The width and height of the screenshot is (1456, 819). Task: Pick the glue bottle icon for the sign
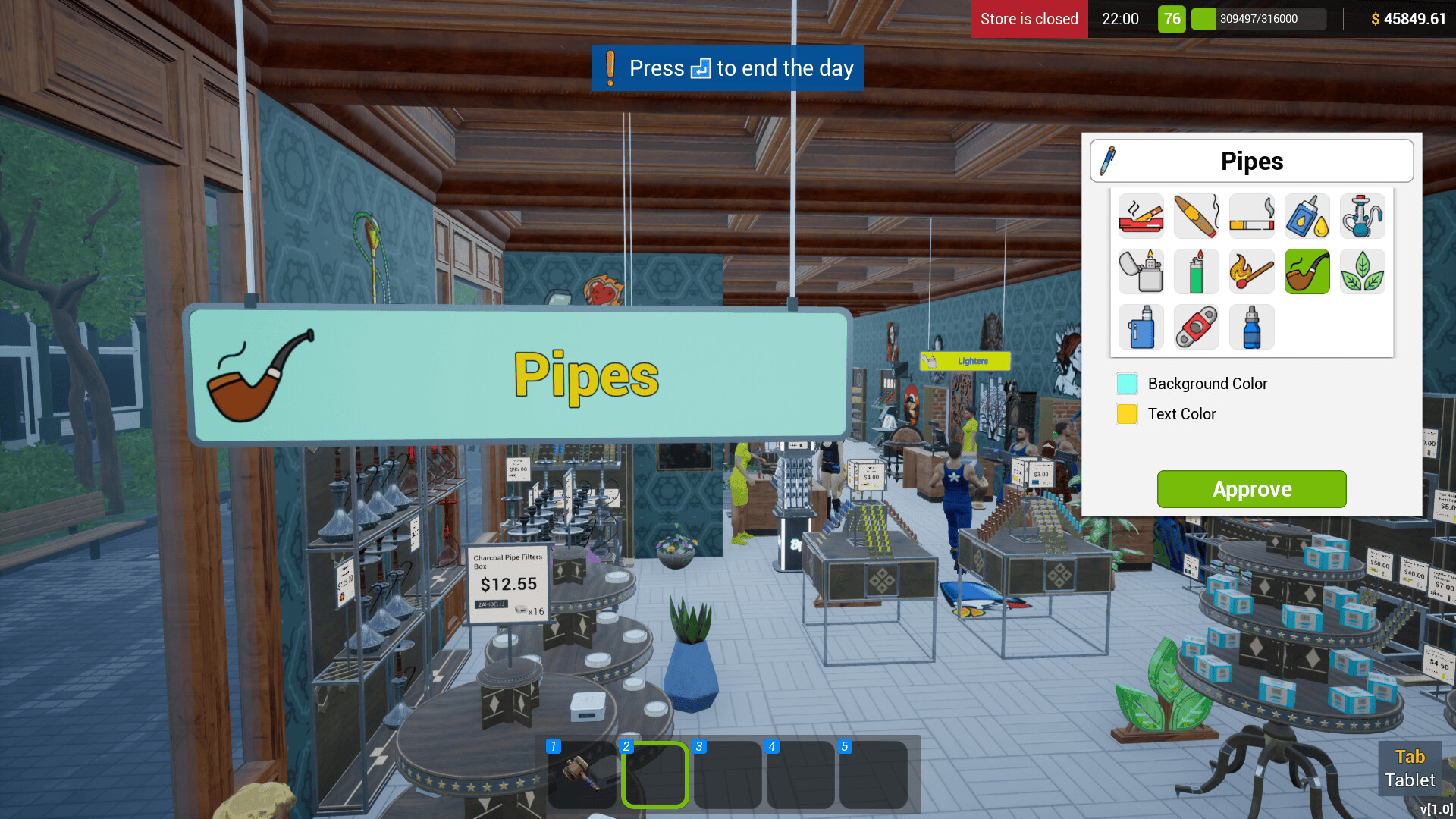point(1307,216)
